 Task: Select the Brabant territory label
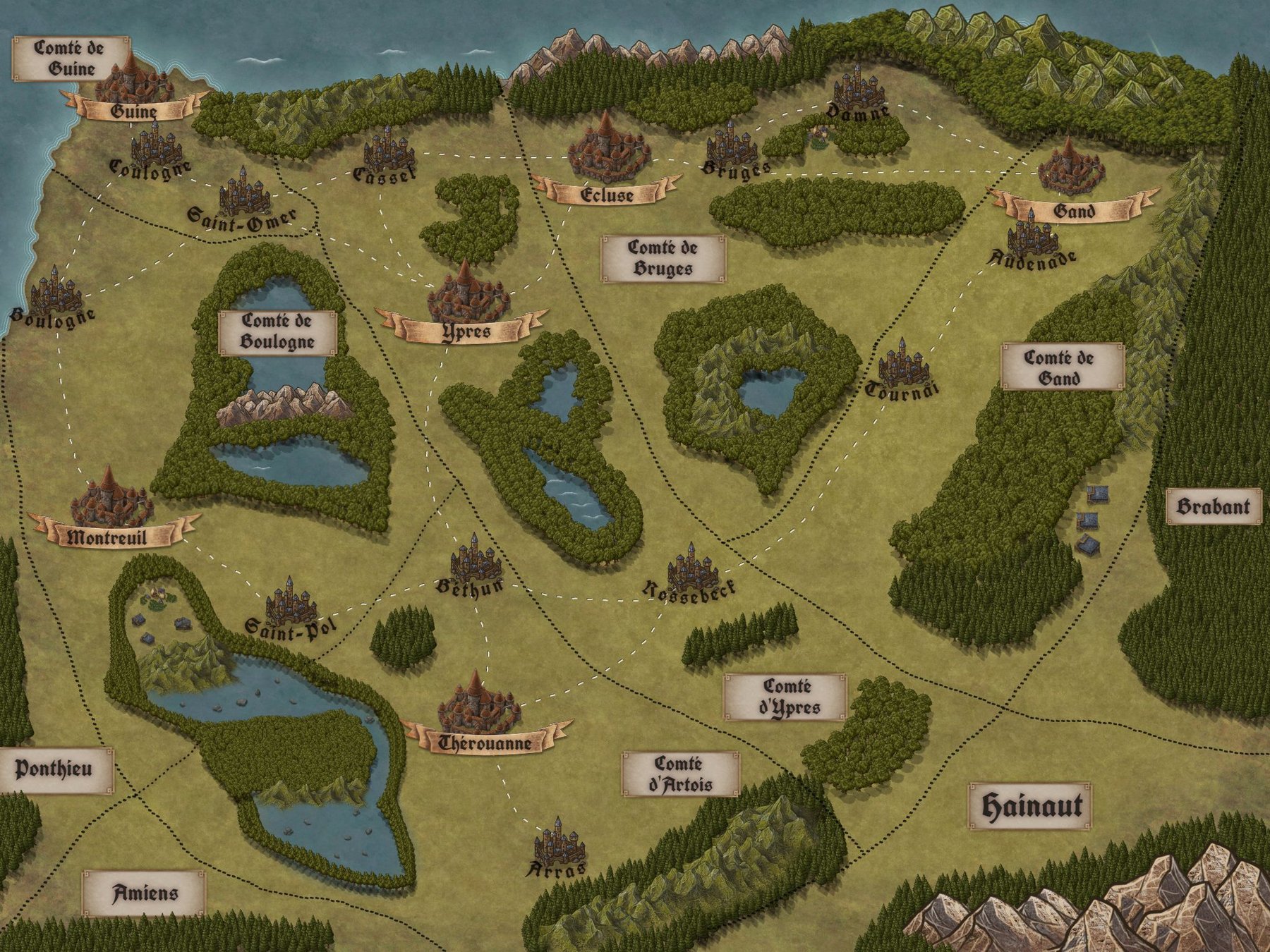1213,506
